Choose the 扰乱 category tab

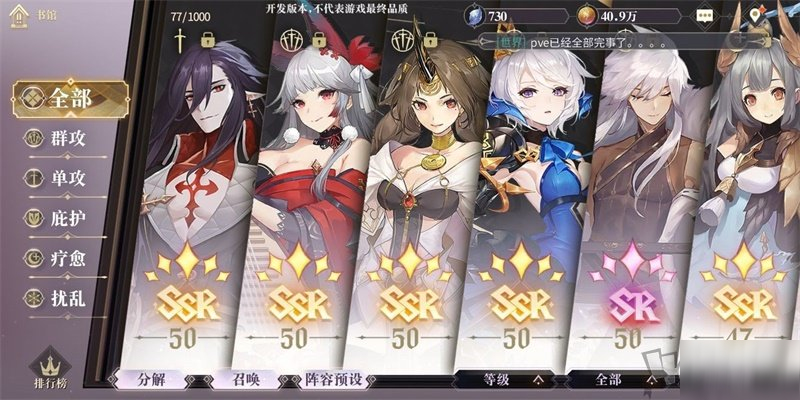click(60, 297)
